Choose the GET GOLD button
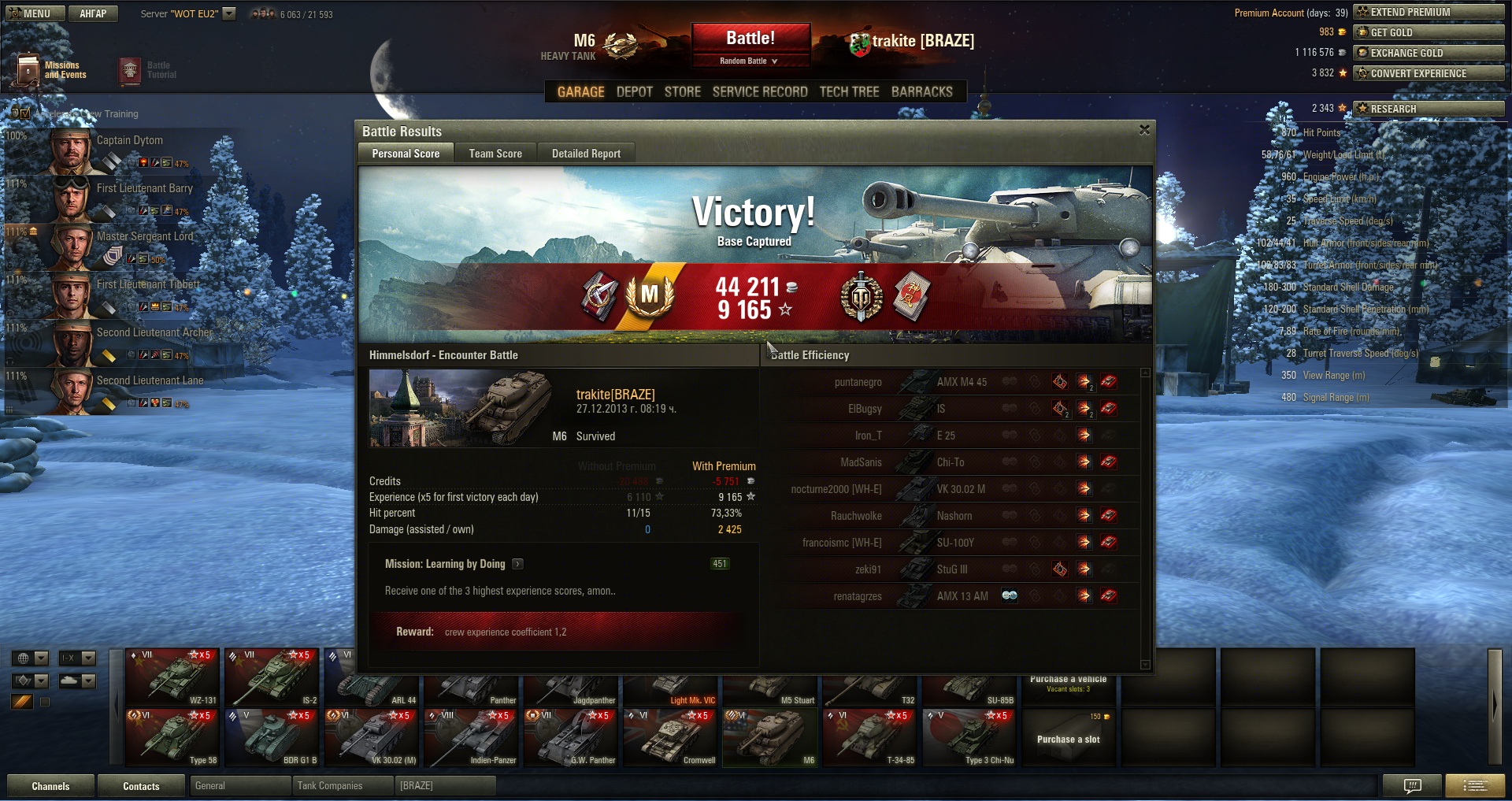 1428,32
